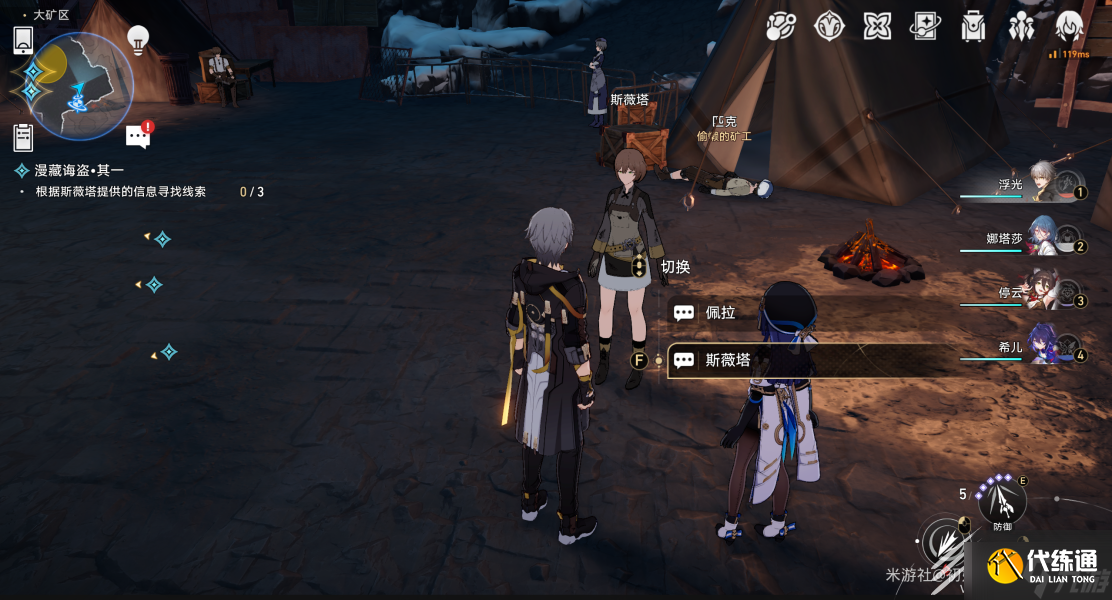Open the compass guide icon
This screenshot has height=600, width=1112.
tap(829, 27)
